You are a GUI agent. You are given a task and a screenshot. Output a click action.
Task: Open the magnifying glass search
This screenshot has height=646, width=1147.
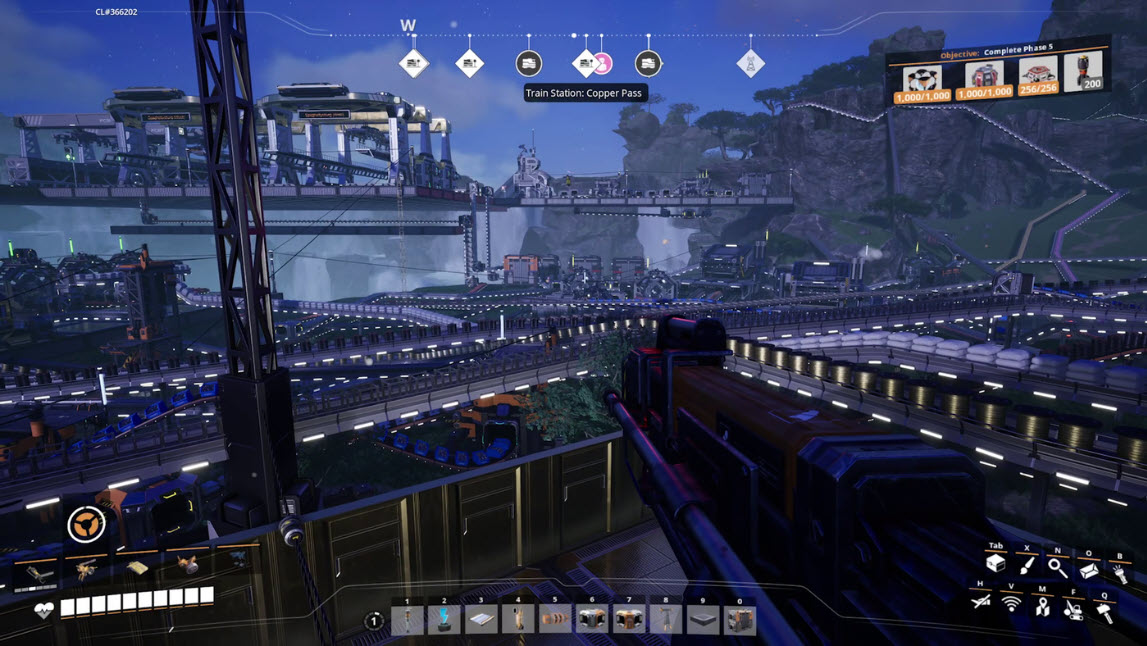pyautogui.click(x=1057, y=568)
